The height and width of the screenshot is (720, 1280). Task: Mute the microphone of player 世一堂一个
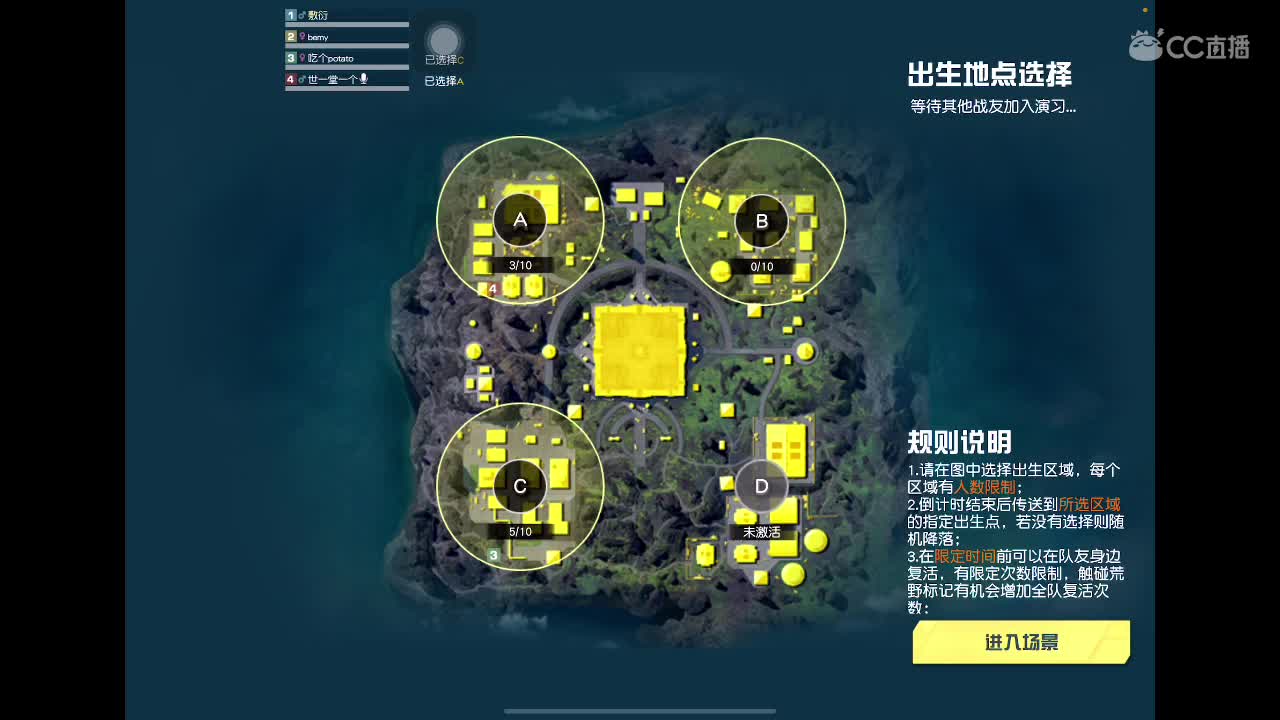tap(364, 78)
